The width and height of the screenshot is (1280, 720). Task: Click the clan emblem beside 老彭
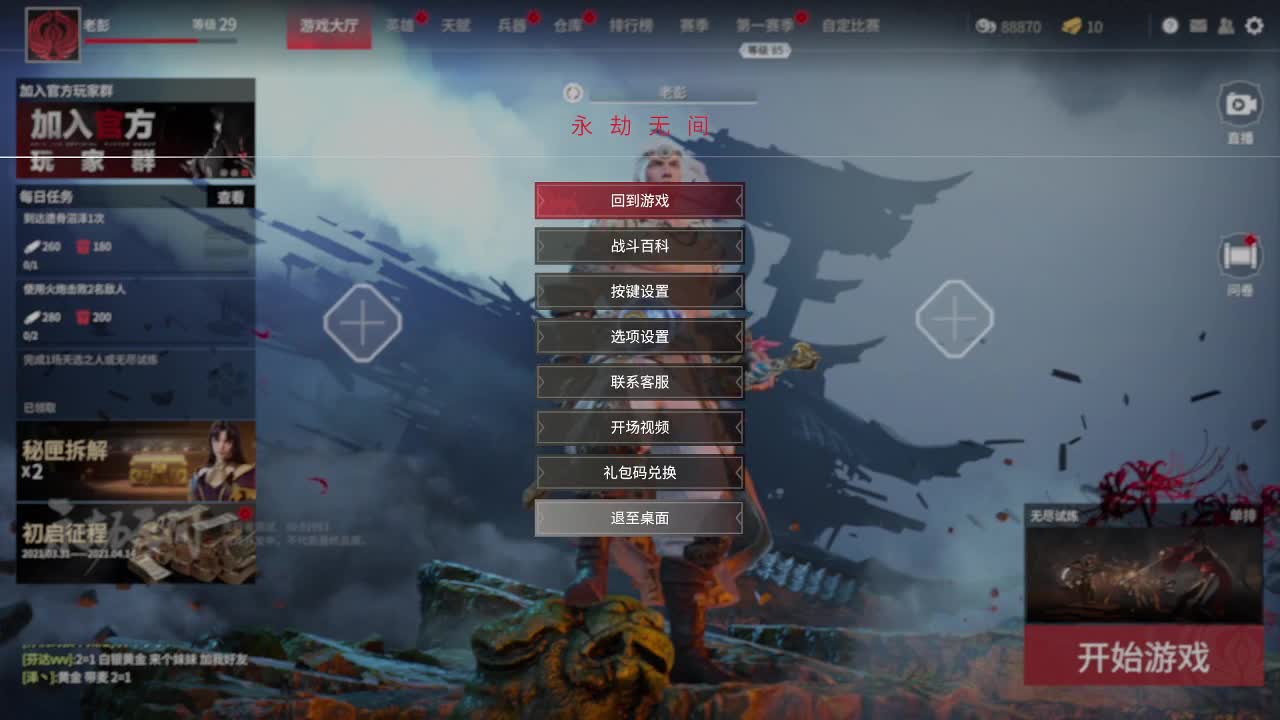pyautogui.click(x=52, y=30)
